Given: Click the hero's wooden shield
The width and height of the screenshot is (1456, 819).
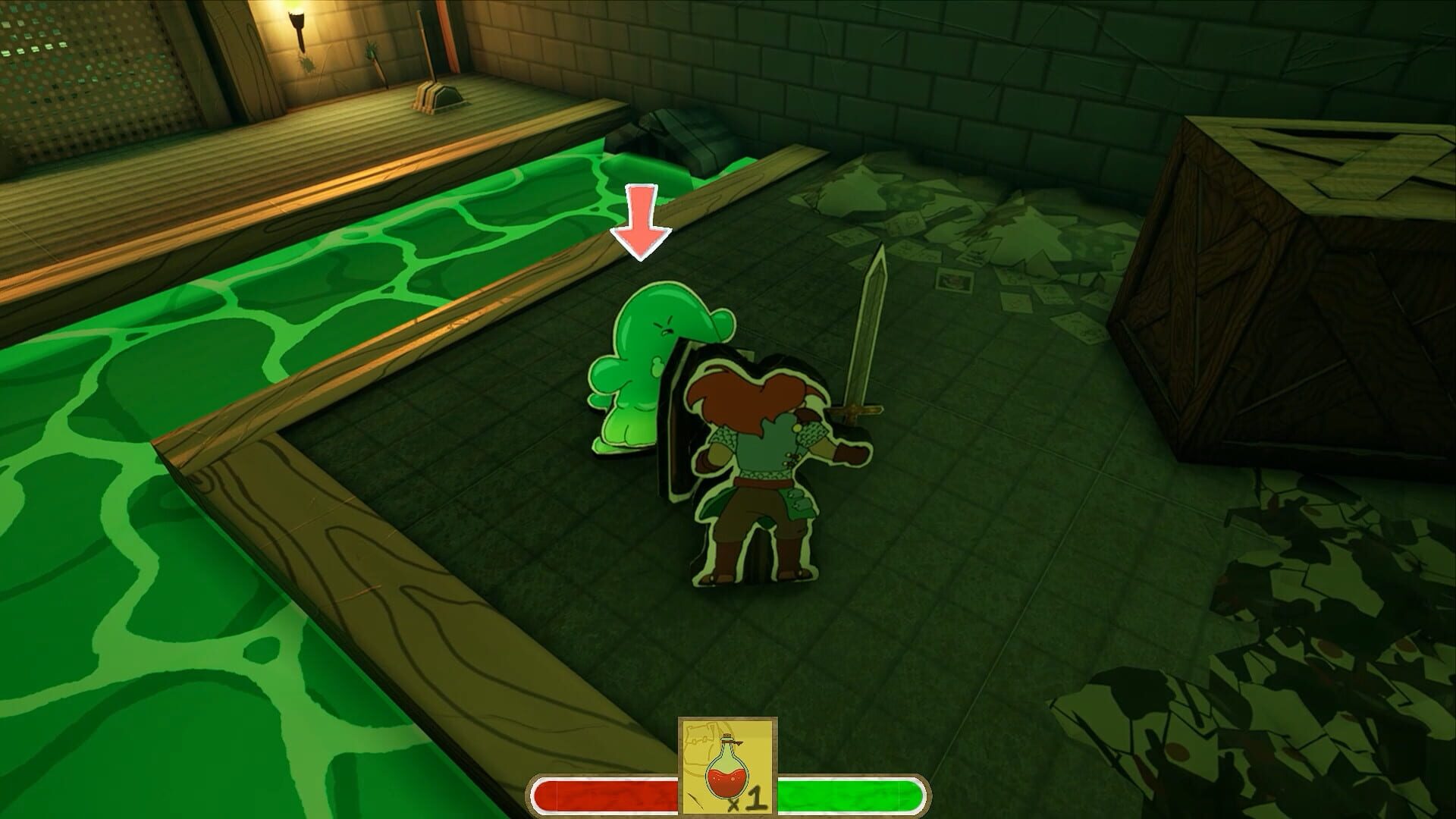Looking at the screenshot, I should [679, 425].
